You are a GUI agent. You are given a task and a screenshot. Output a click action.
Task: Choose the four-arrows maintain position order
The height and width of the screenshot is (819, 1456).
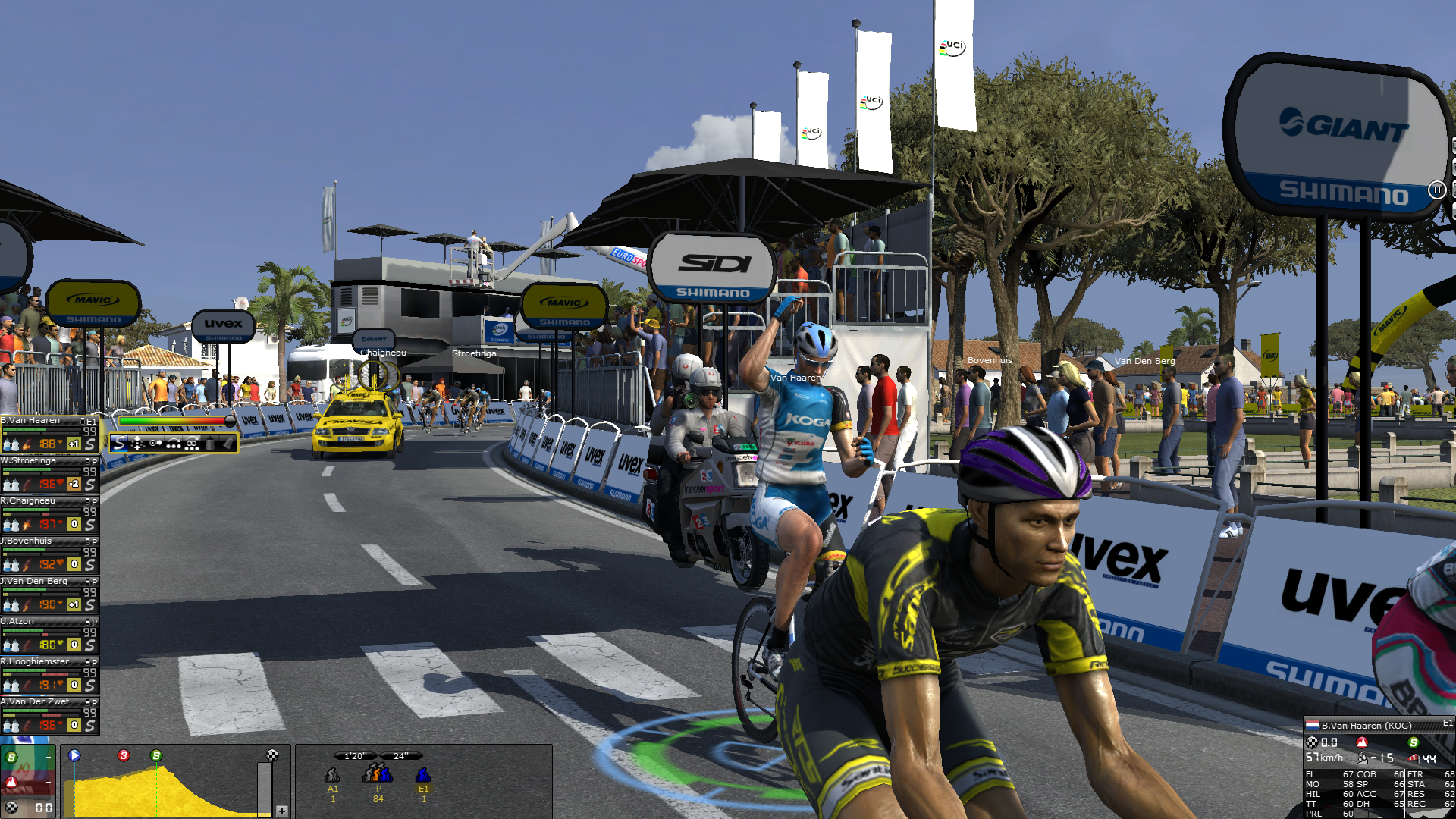click(137, 444)
